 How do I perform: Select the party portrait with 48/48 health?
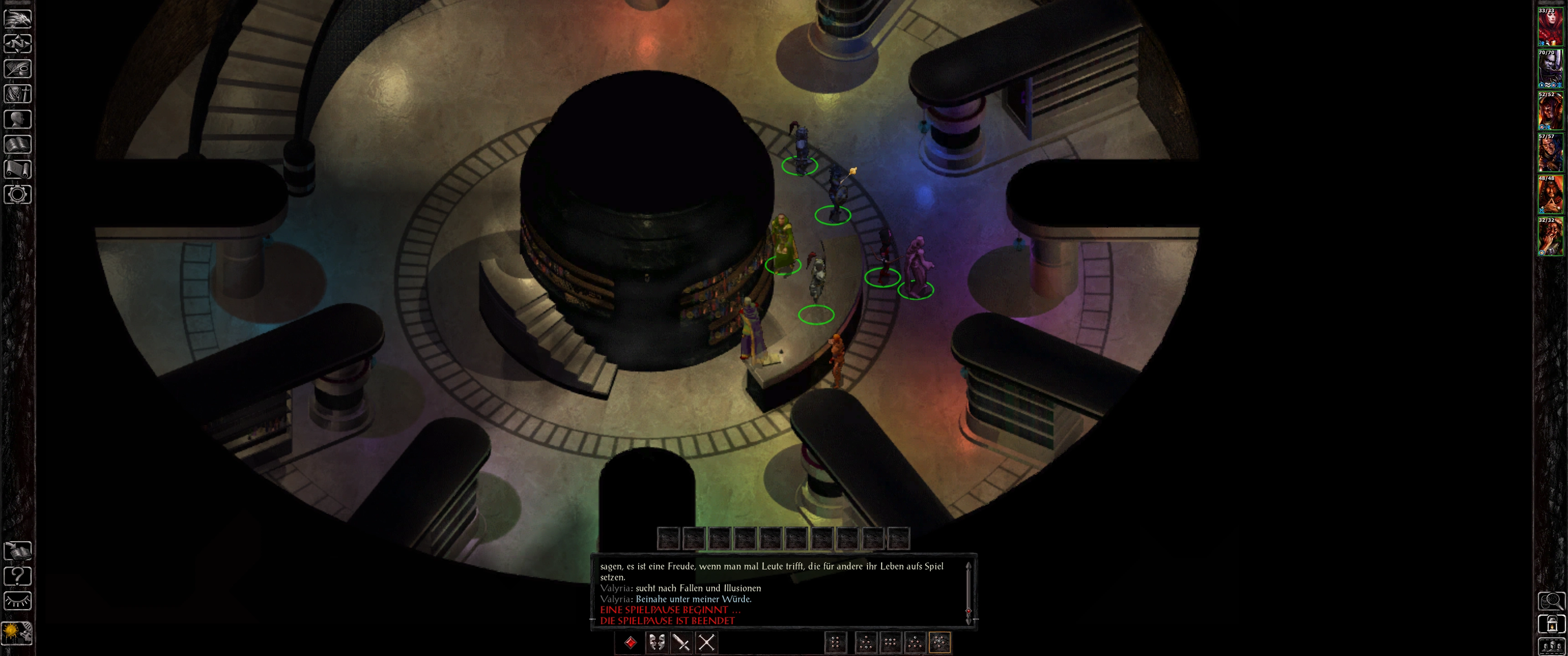point(1550,194)
